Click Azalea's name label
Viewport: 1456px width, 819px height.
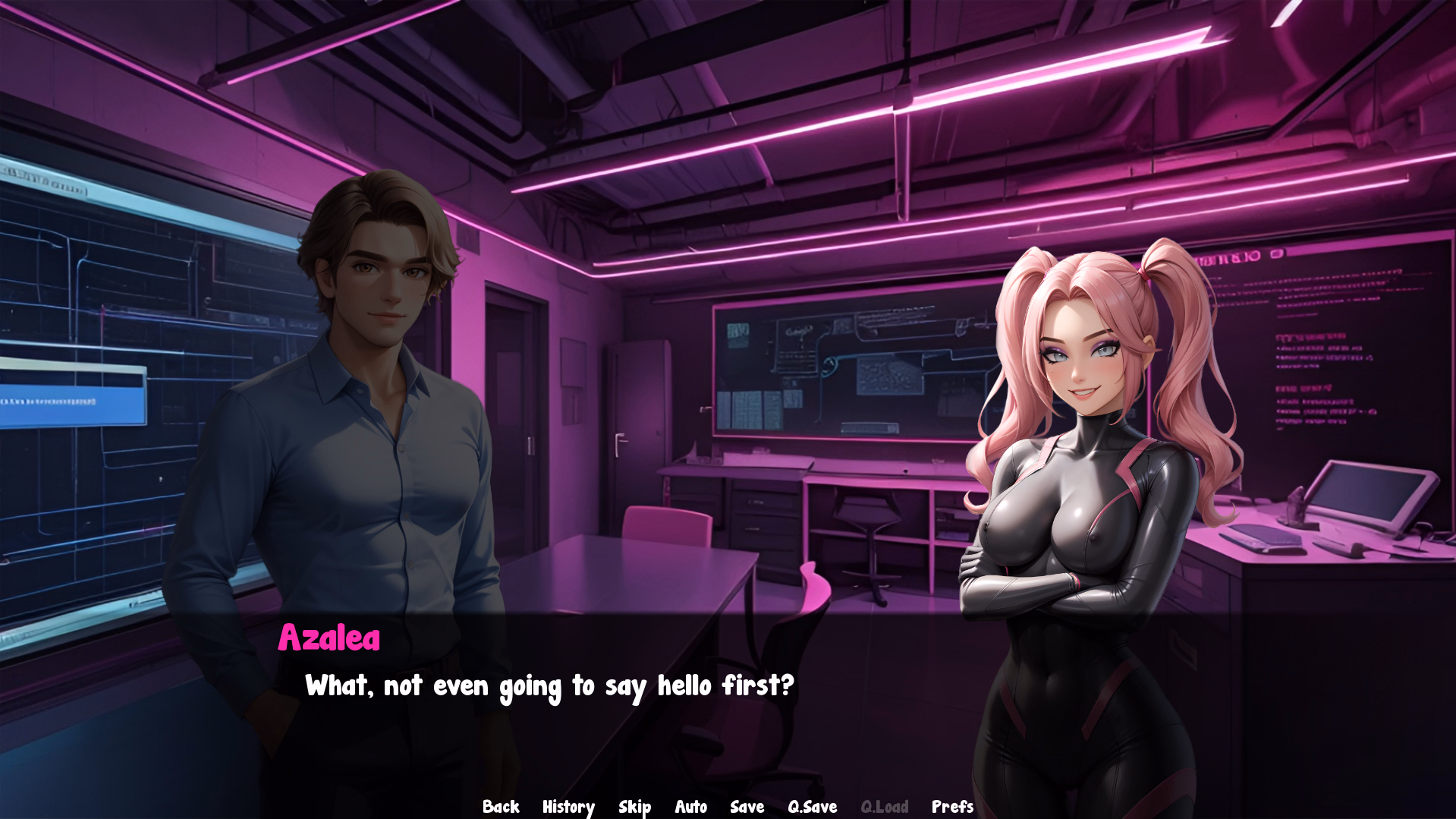329,638
